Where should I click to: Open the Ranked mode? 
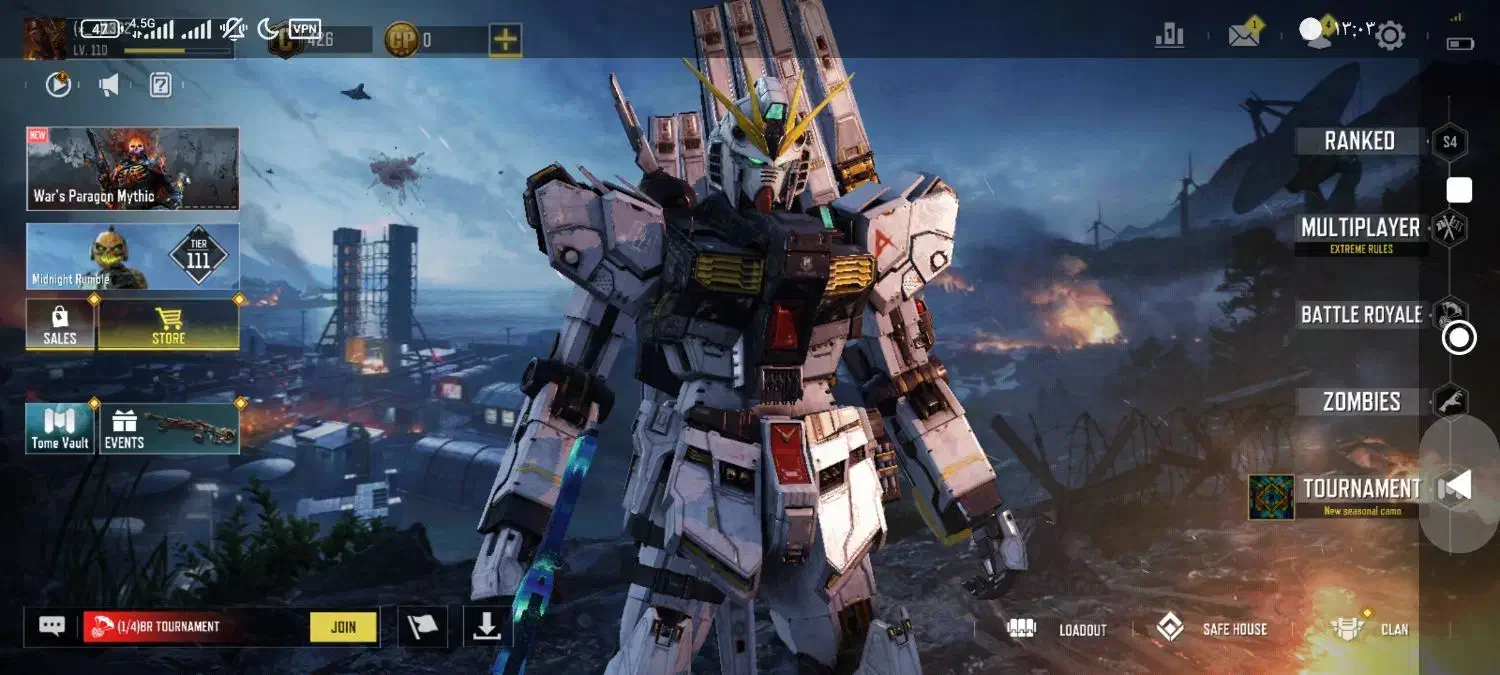click(x=1359, y=141)
